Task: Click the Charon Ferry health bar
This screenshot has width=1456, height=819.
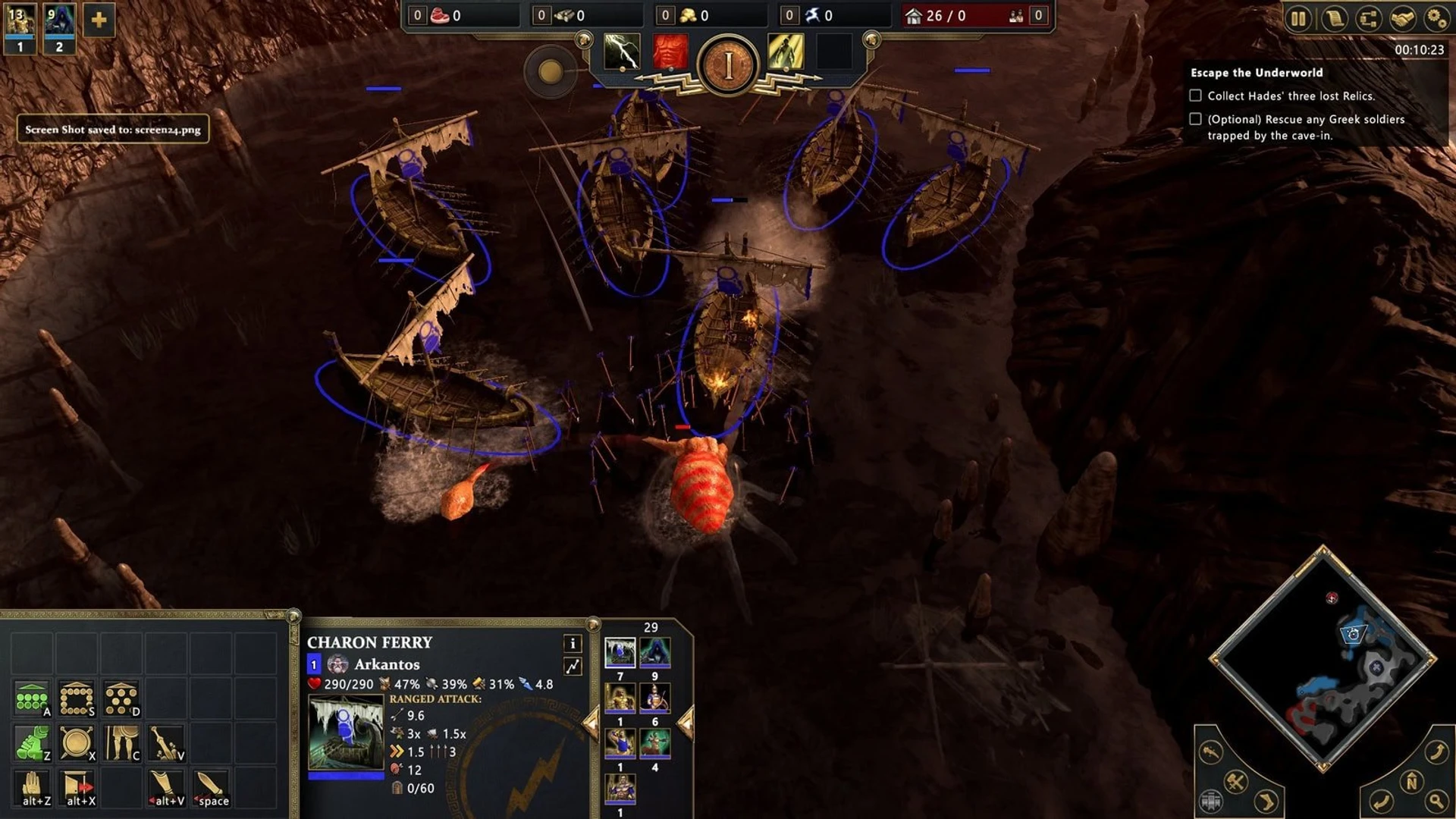Action: click(345, 774)
